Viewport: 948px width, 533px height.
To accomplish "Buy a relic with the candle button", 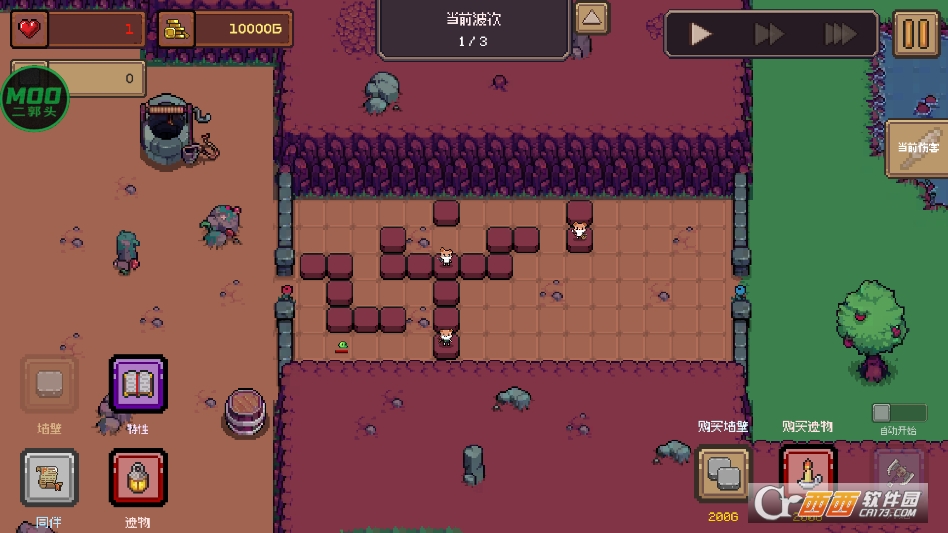I will 807,473.
